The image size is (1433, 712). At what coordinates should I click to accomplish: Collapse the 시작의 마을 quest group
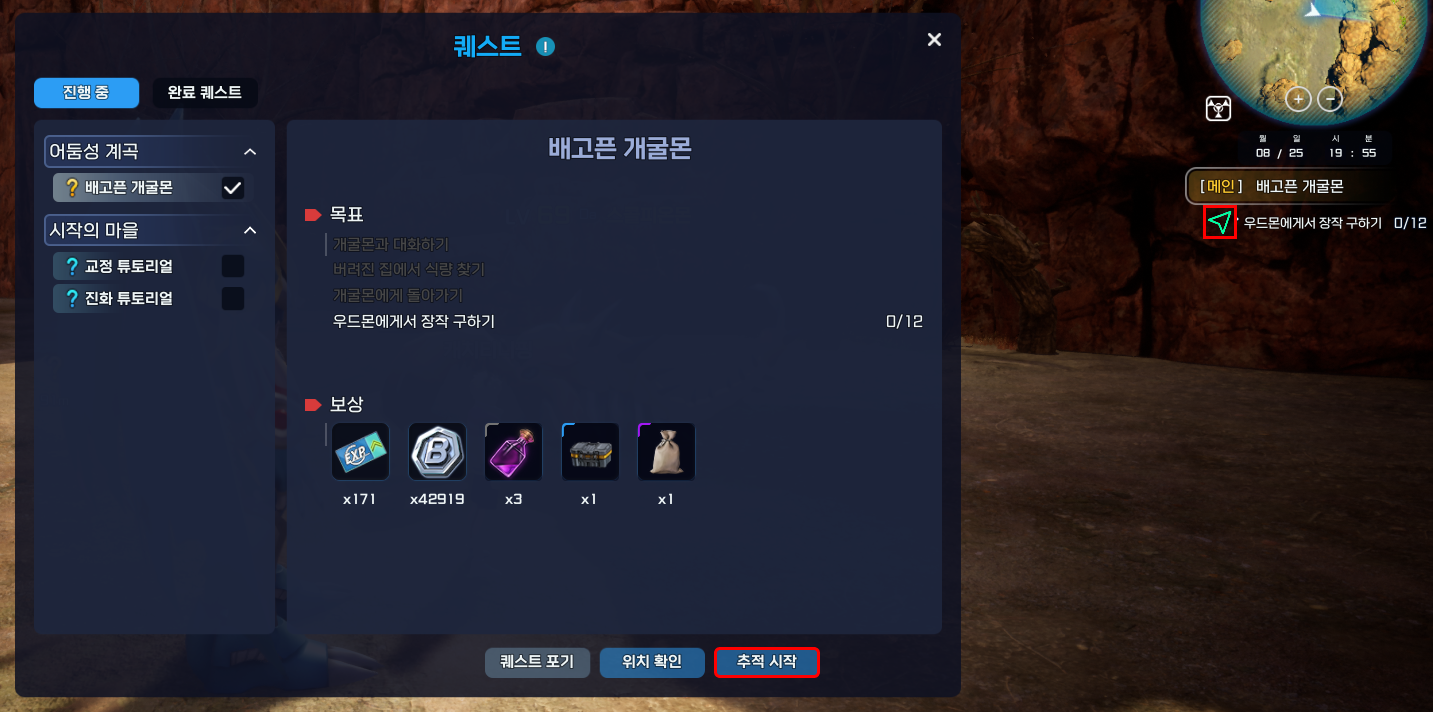coord(250,231)
